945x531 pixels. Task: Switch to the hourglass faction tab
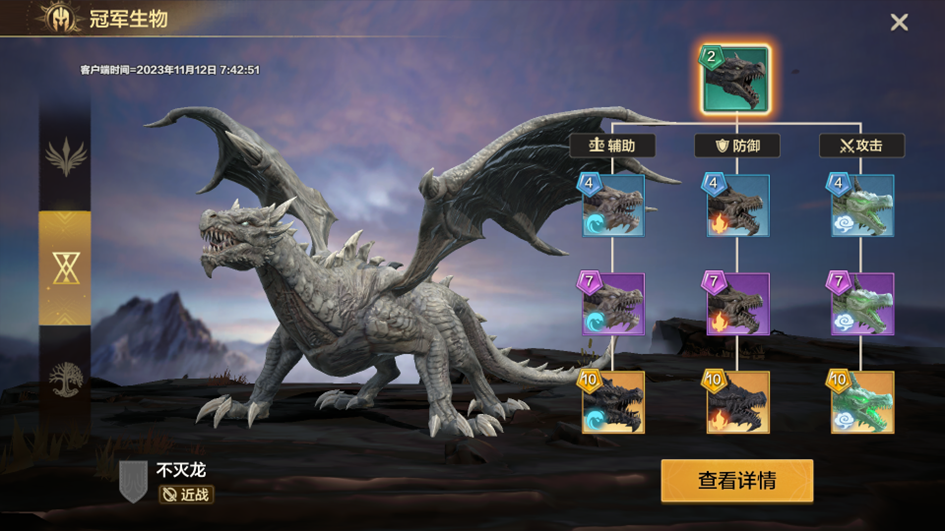[65, 267]
